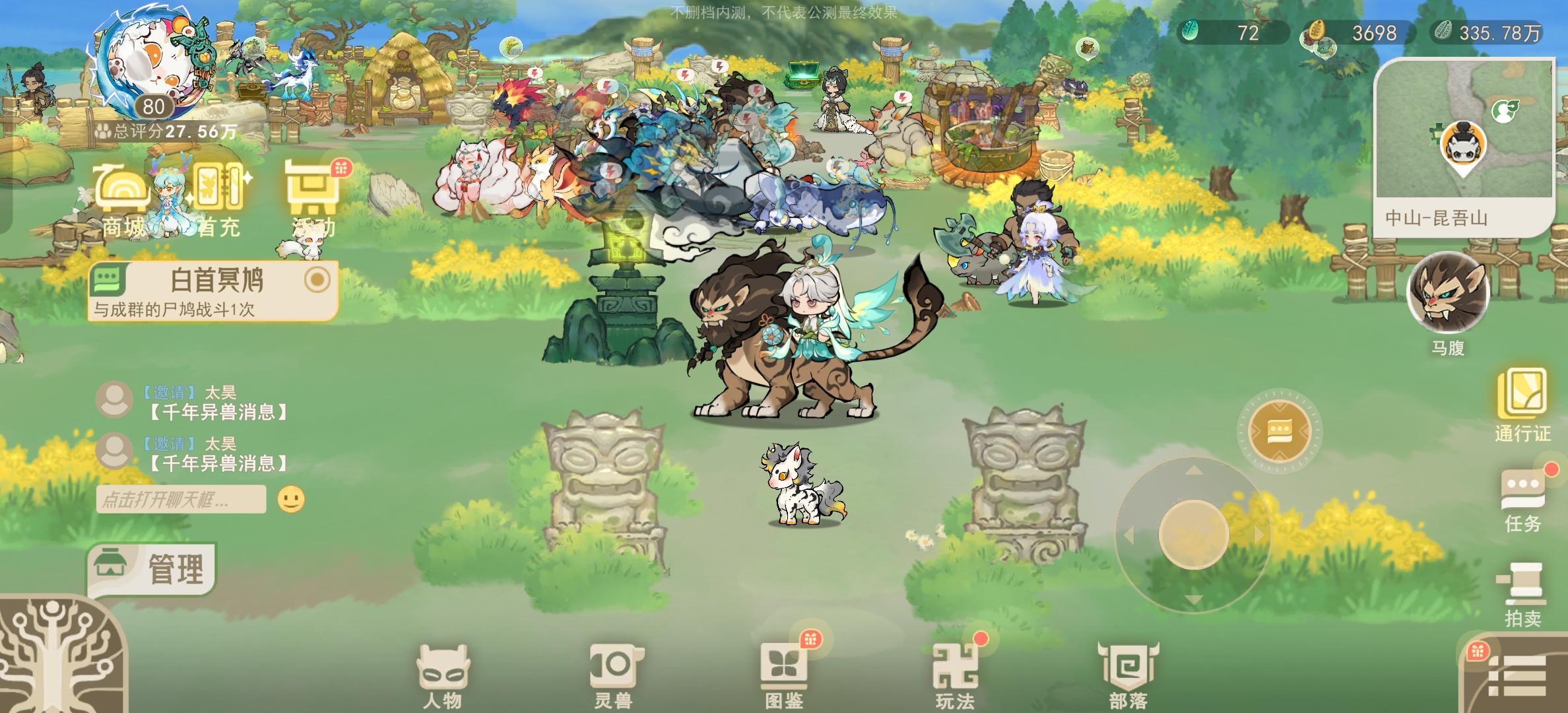The height and width of the screenshot is (713, 1568).
Task: Expand the 管理 management panel
Action: coord(157,564)
